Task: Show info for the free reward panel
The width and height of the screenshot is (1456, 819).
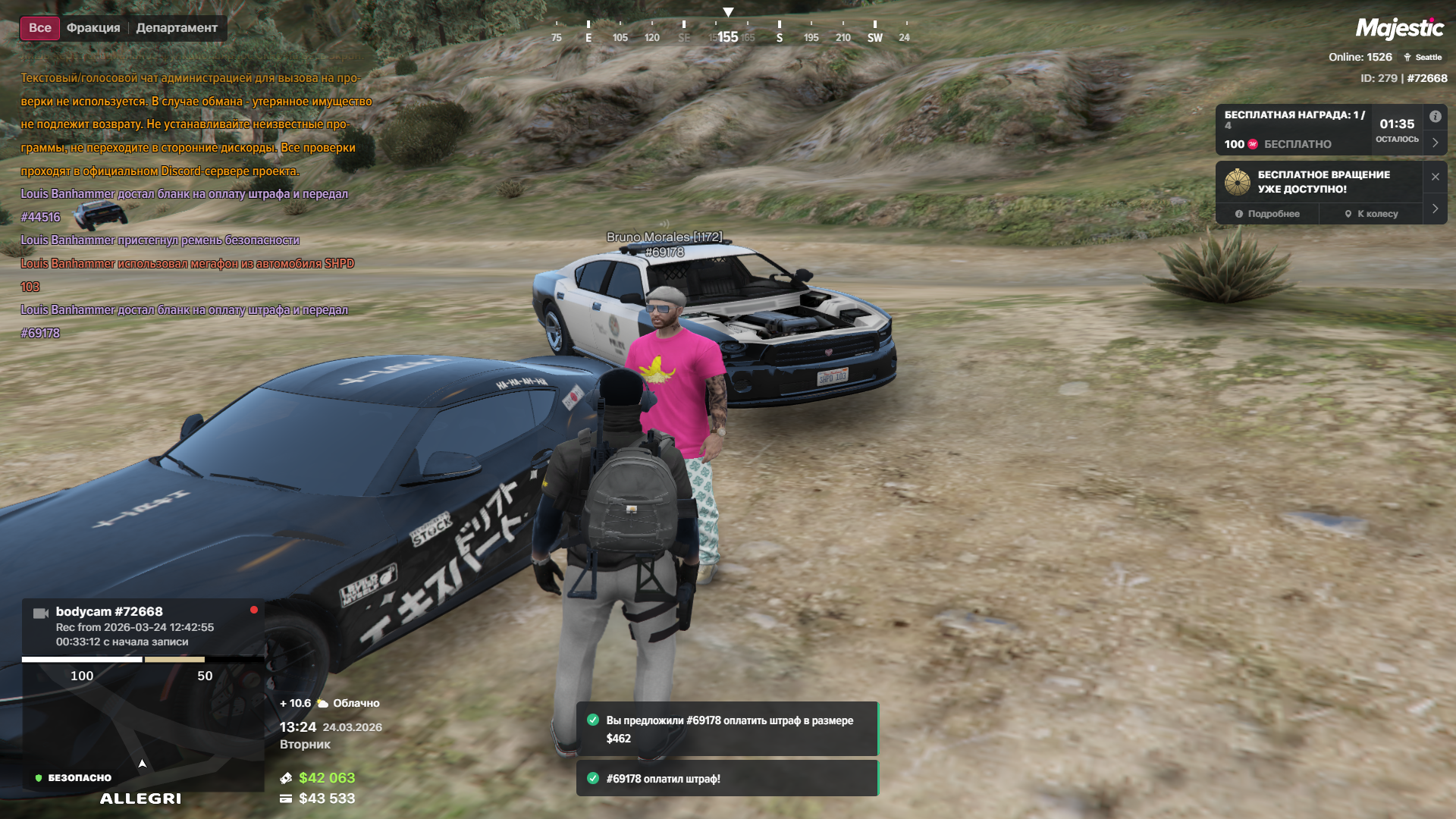Action: coord(1435,117)
